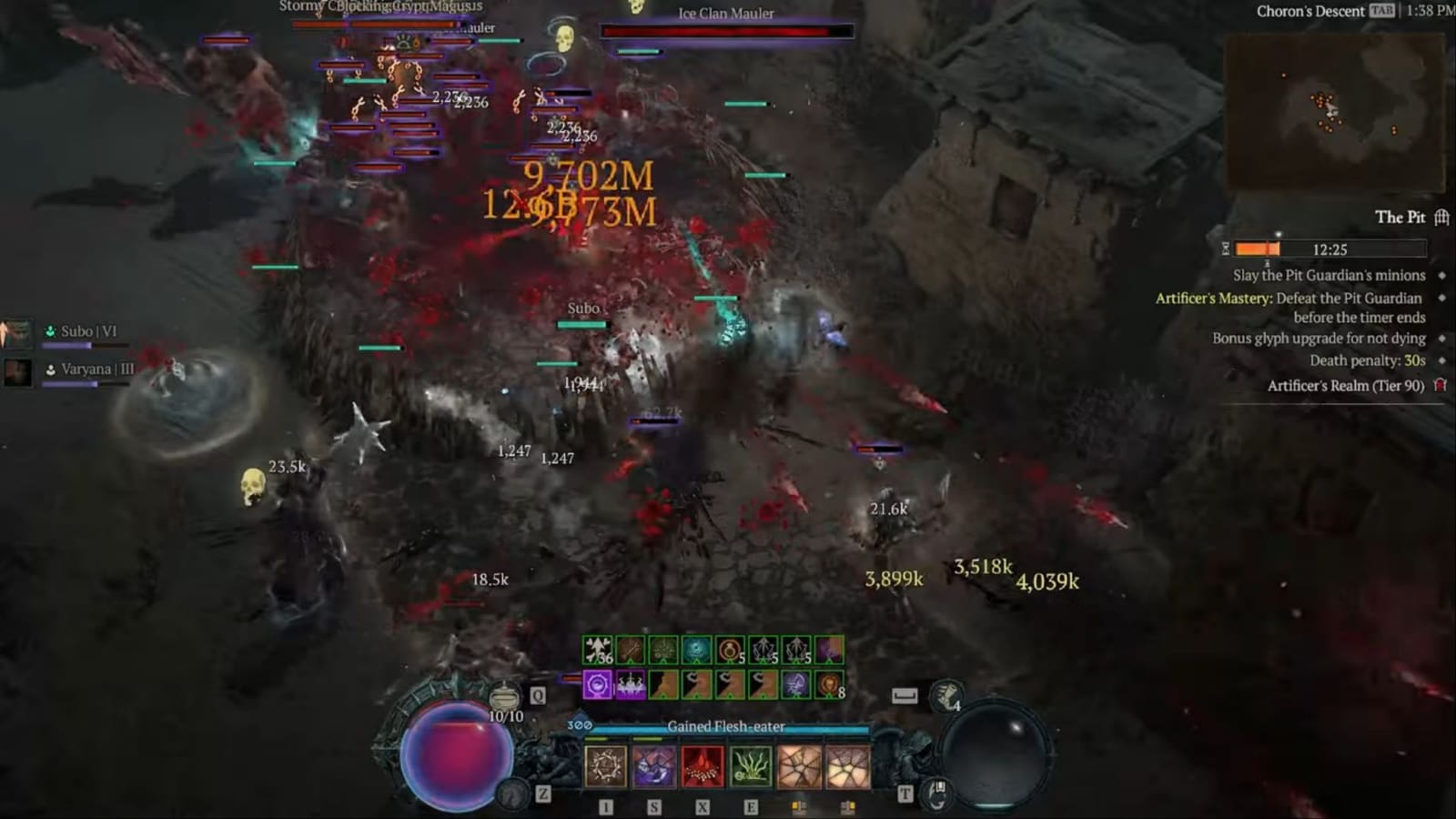The width and height of the screenshot is (1456, 819).
Task: Click the Artificer's Mastery objective text
Action: coord(1213,298)
